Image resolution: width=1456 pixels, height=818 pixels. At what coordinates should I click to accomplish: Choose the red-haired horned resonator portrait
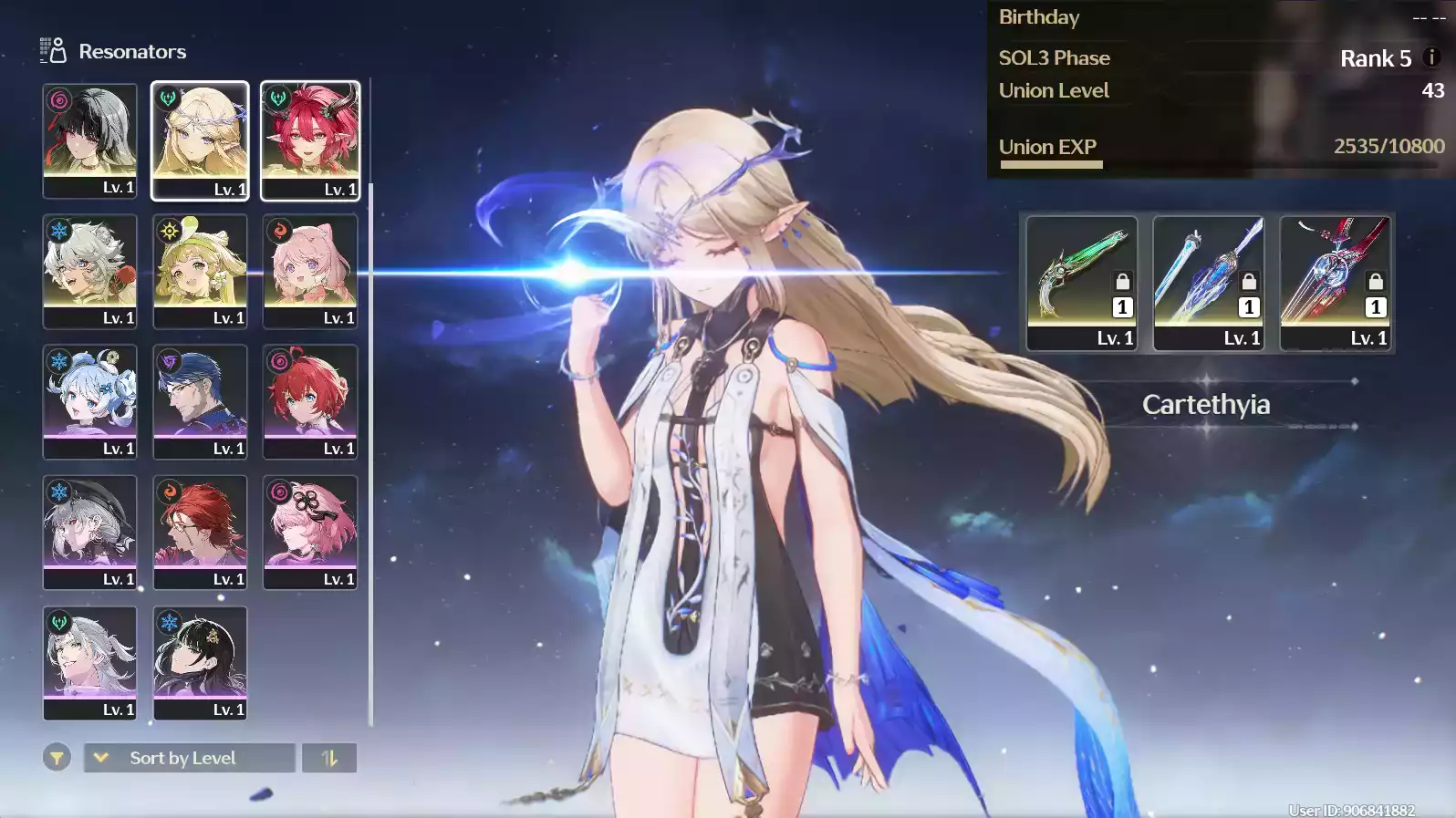point(310,140)
